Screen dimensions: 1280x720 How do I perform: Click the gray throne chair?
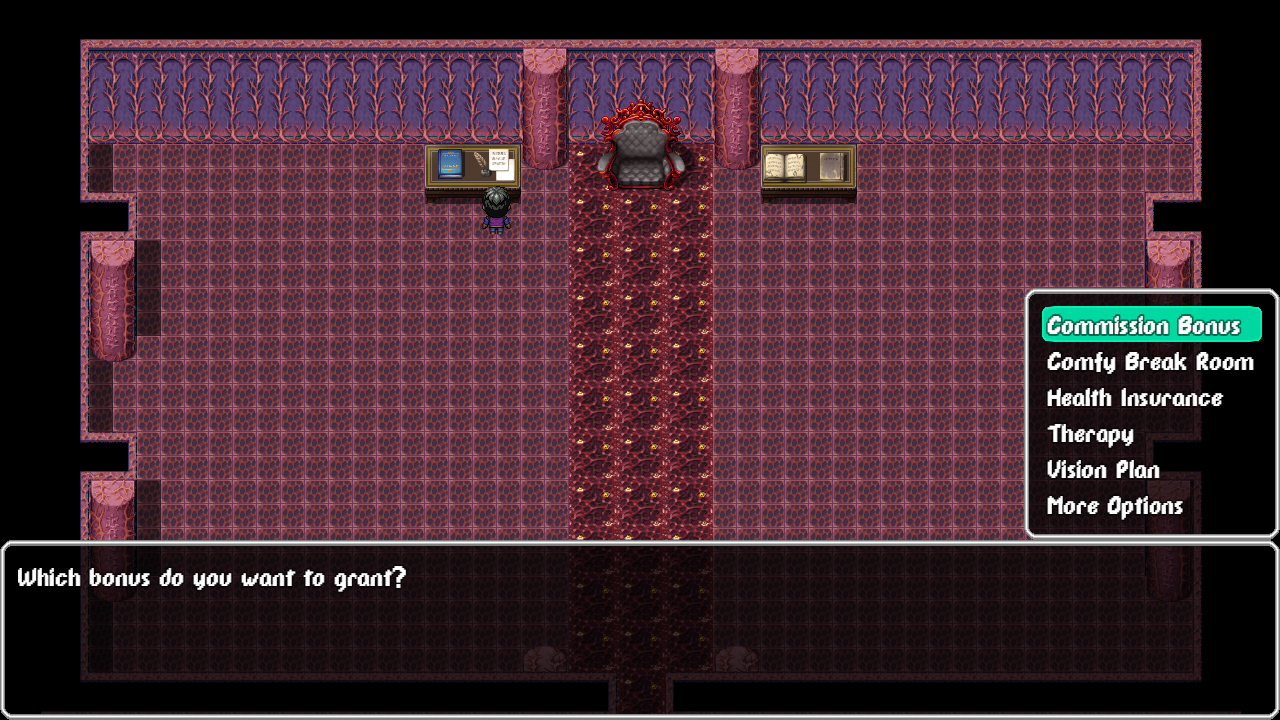pyautogui.click(x=640, y=152)
